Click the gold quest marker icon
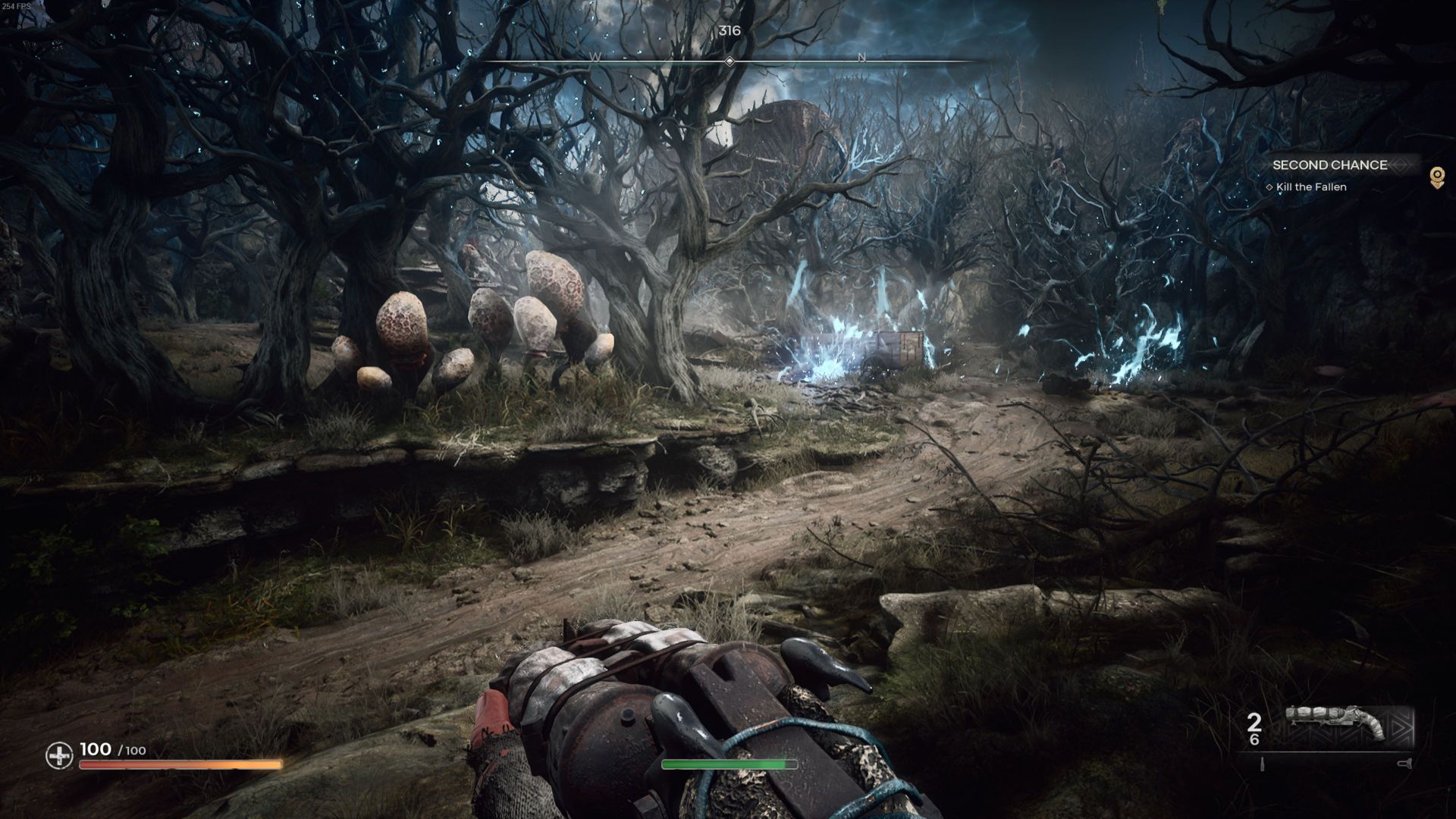The height and width of the screenshot is (819, 1456). point(1436,177)
